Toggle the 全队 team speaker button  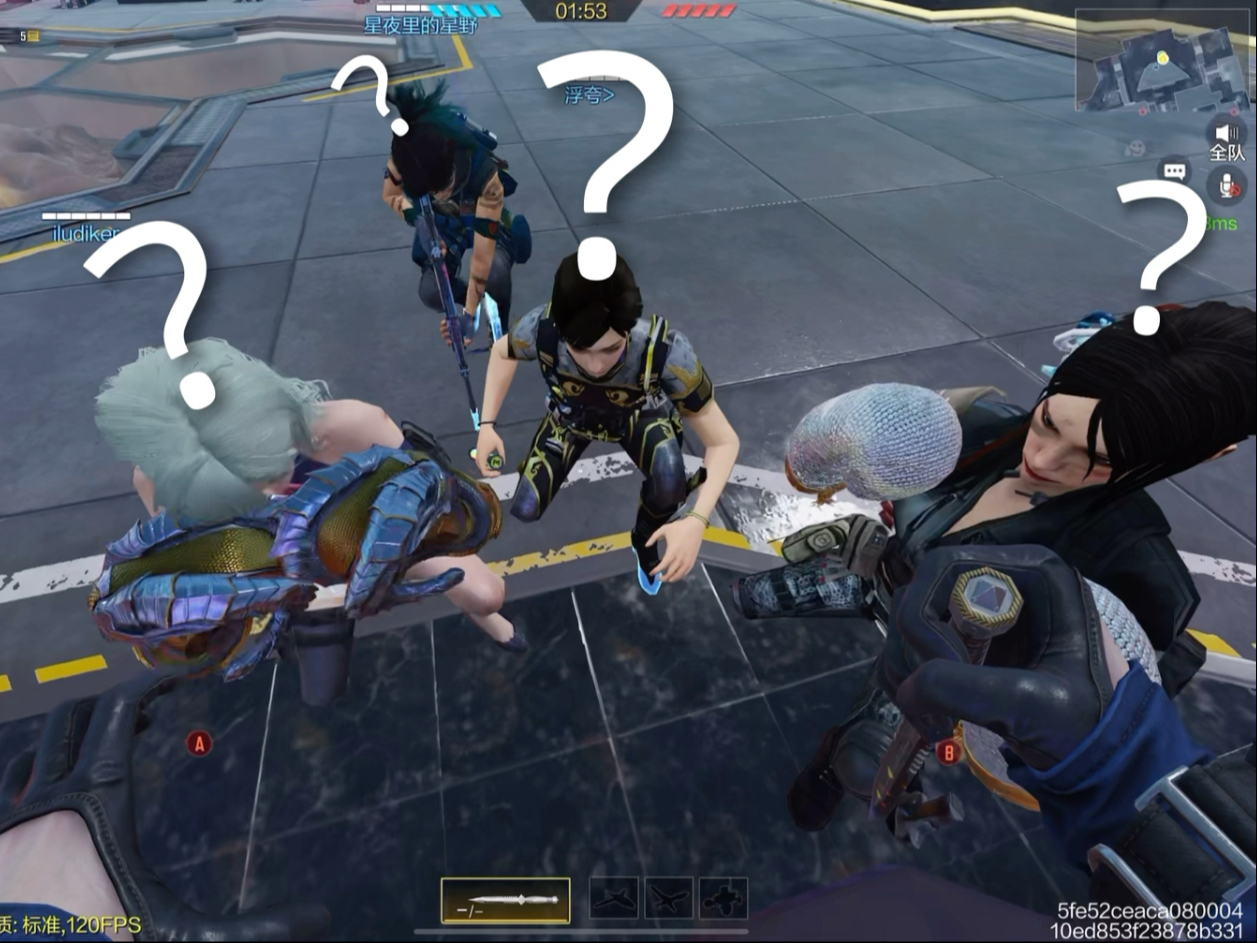tap(1226, 134)
